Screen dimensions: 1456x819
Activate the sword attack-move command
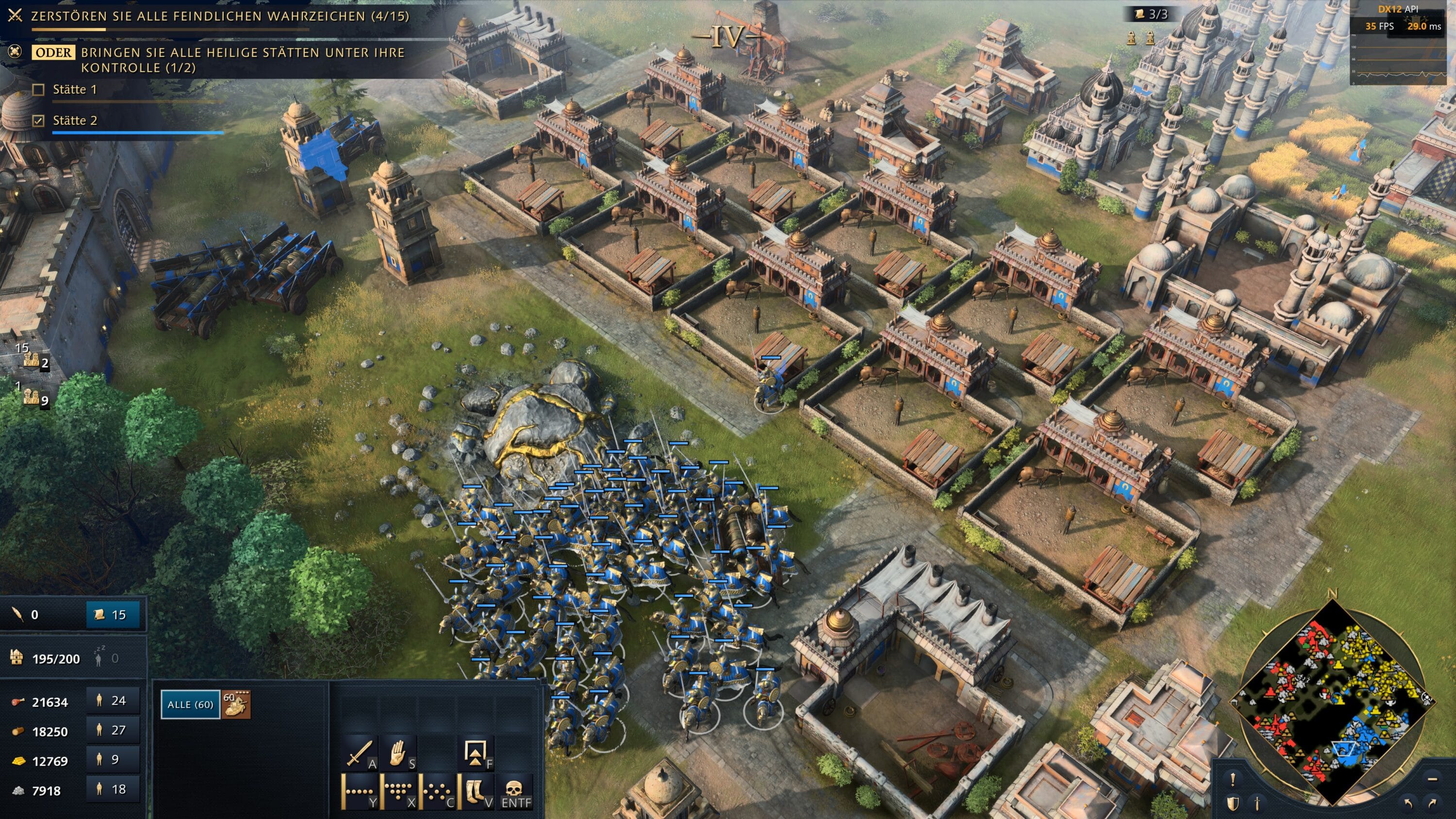tap(359, 753)
